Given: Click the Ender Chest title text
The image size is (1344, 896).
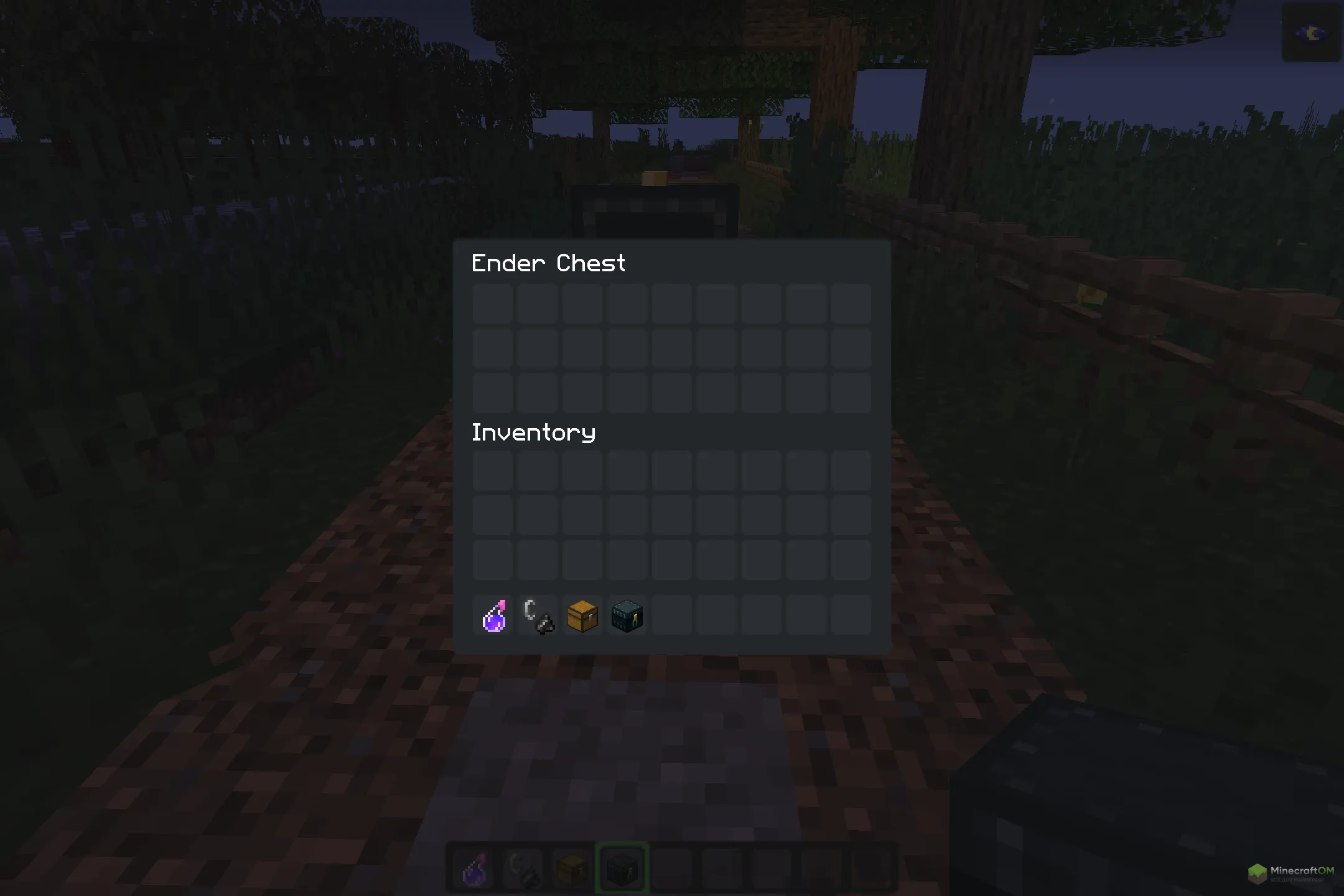Looking at the screenshot, I should pos(549,264).
